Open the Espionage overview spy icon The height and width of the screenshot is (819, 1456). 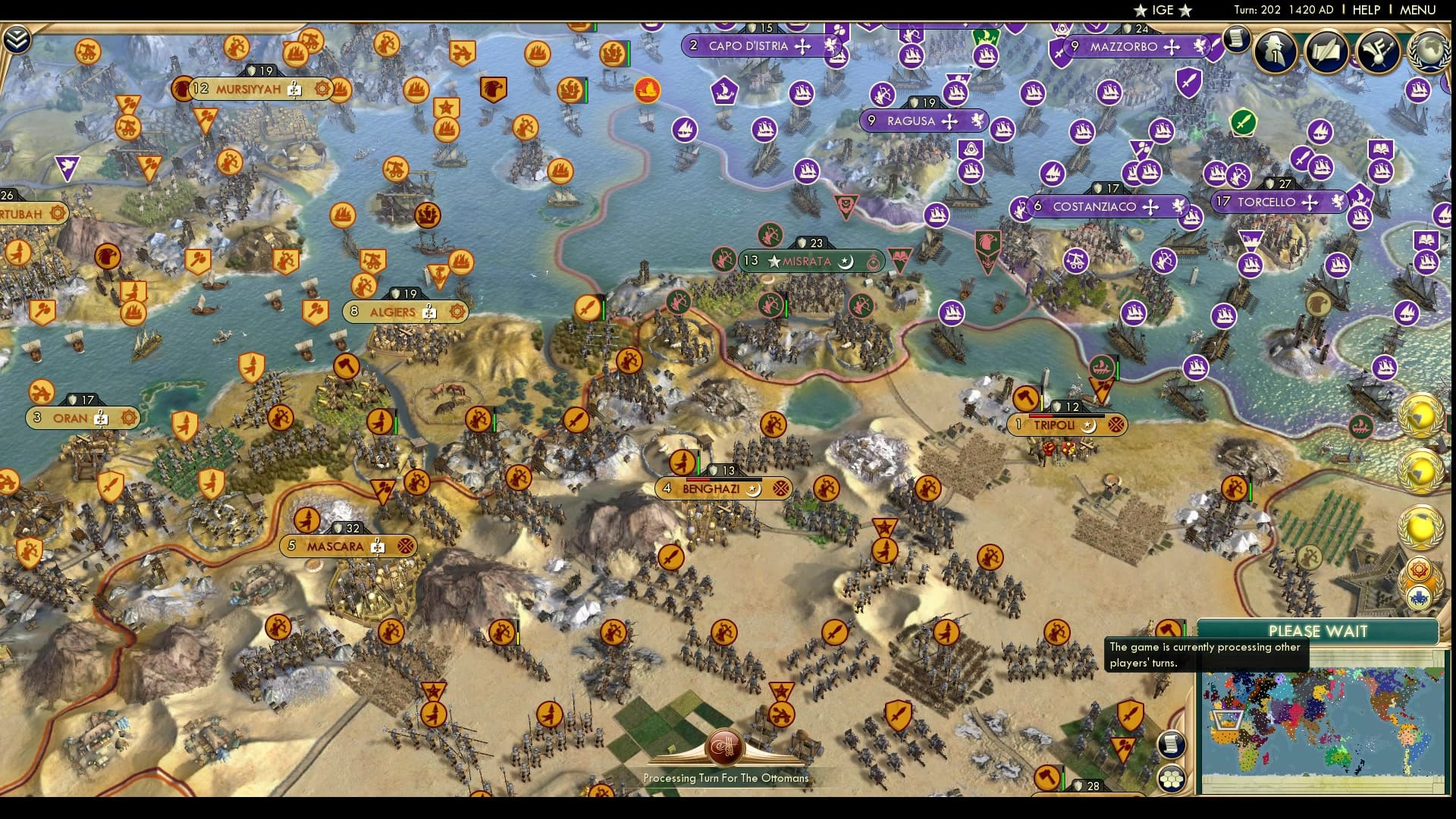click(1273, 52)
